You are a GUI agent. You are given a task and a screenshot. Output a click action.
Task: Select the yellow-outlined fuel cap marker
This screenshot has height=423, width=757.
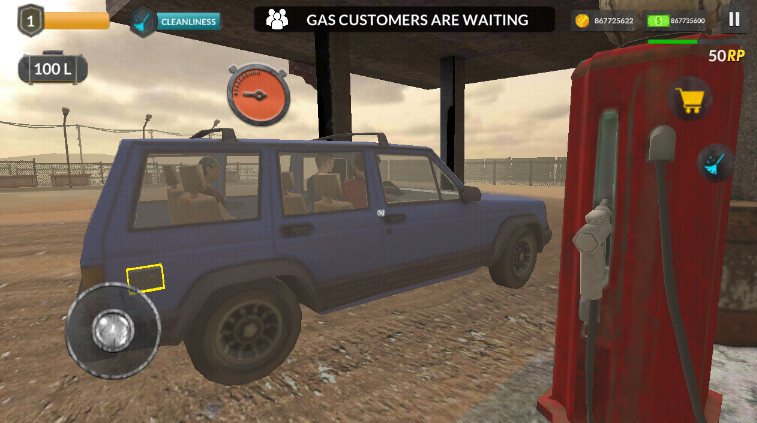(145, 278)
